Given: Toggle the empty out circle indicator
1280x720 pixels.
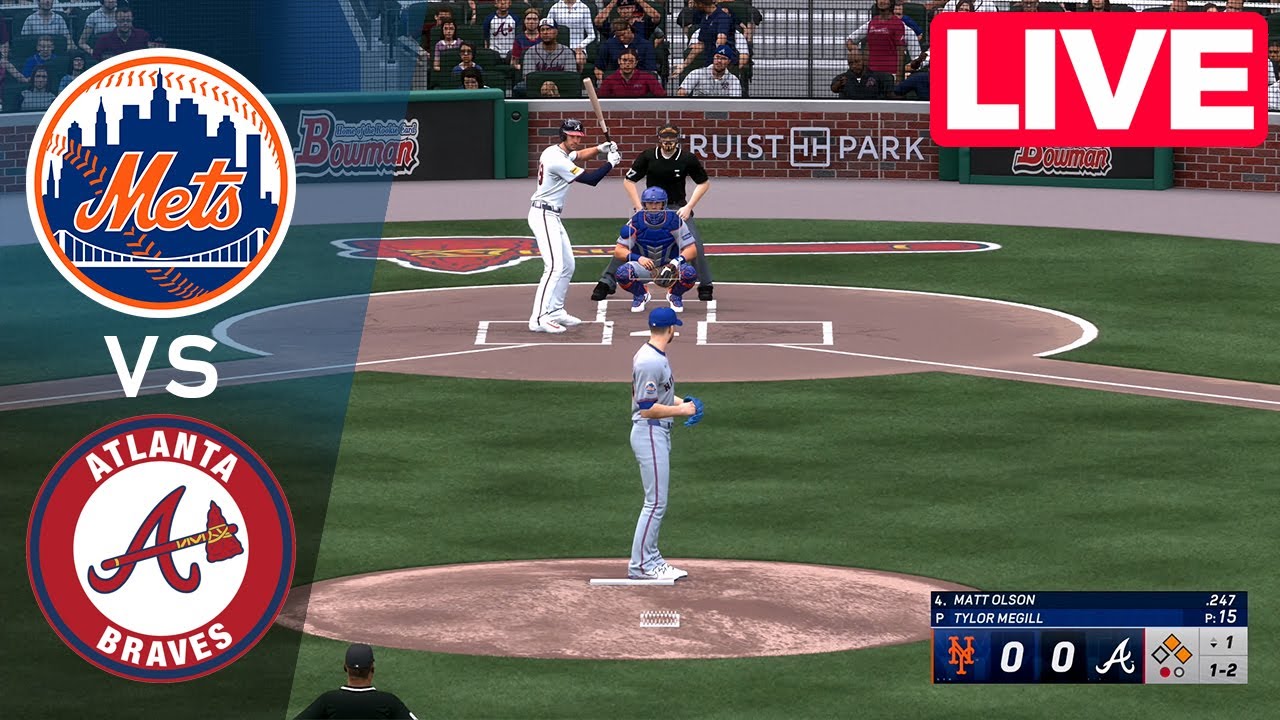Looking at the screenshot, I should [x=1180, y=671].
